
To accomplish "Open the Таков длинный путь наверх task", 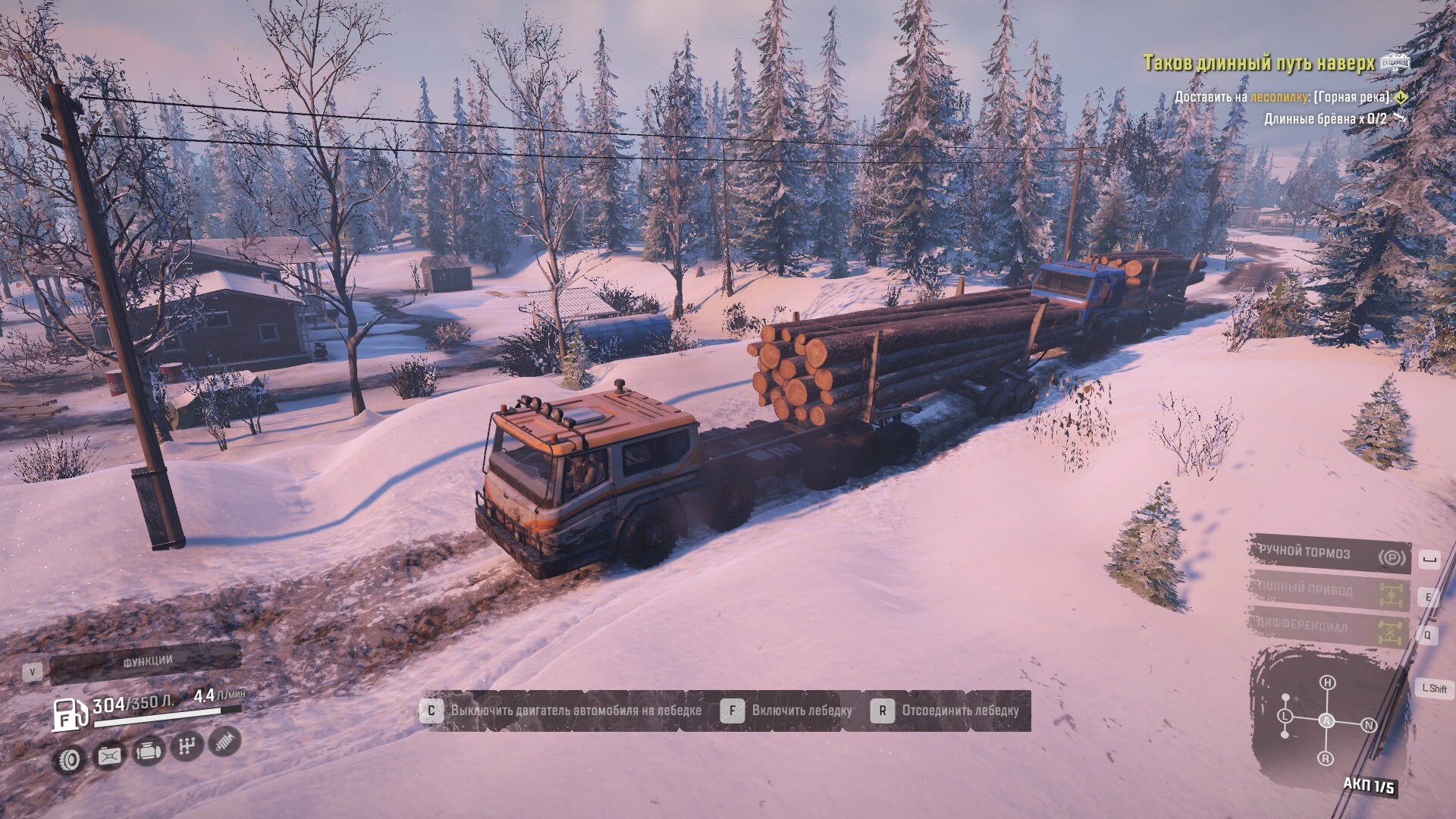I will 1258,64.
